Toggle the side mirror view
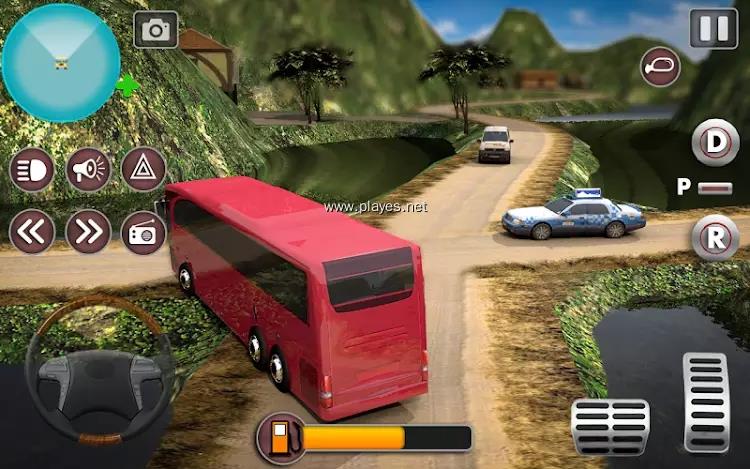Image resolution: width=750 pixels, height=469 pixels. [660, 67]
